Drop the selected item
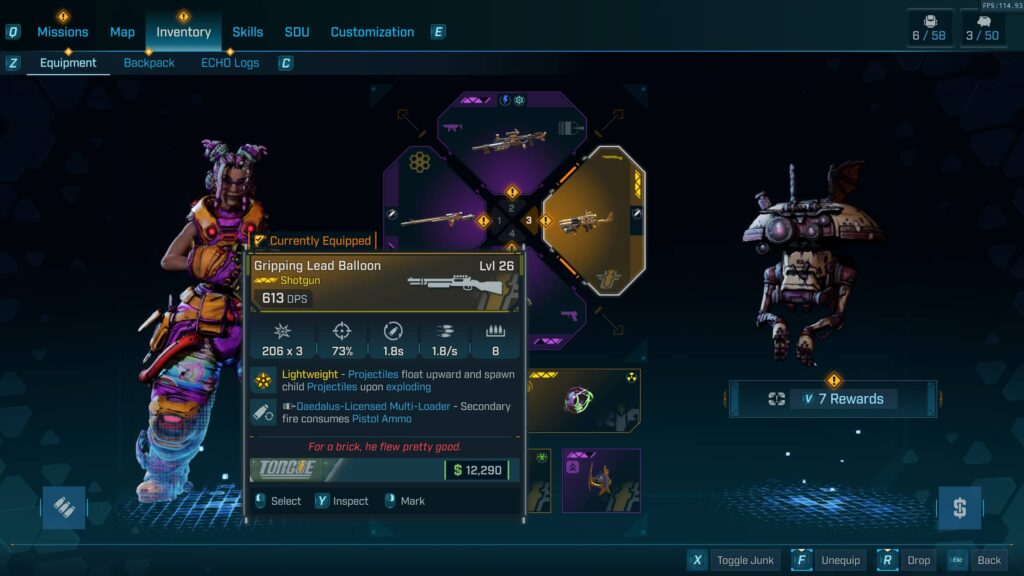The image size is (1024, 576). (907, 560)
